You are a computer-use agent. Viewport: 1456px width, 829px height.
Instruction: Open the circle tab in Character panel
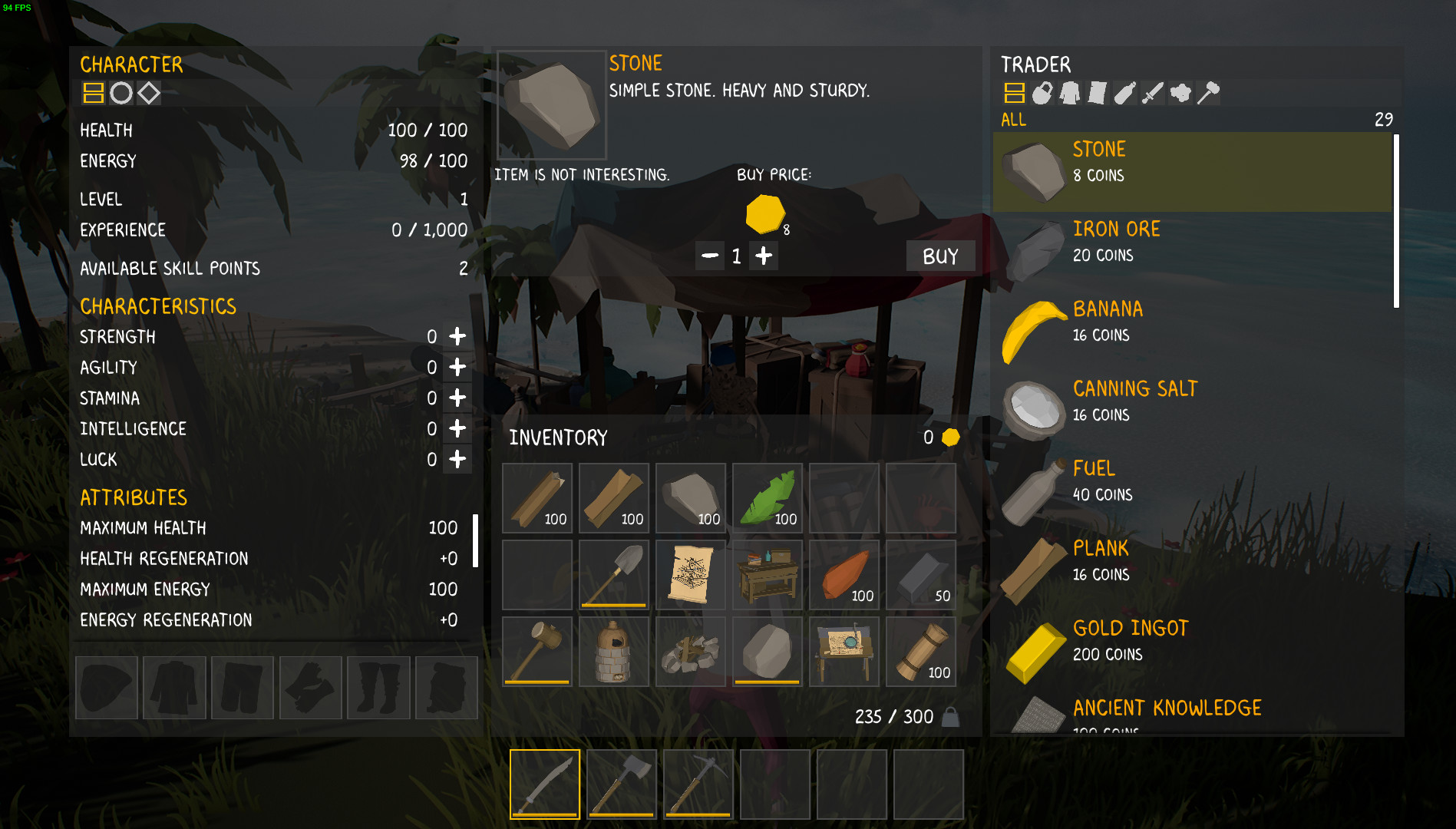click(121, 94)
